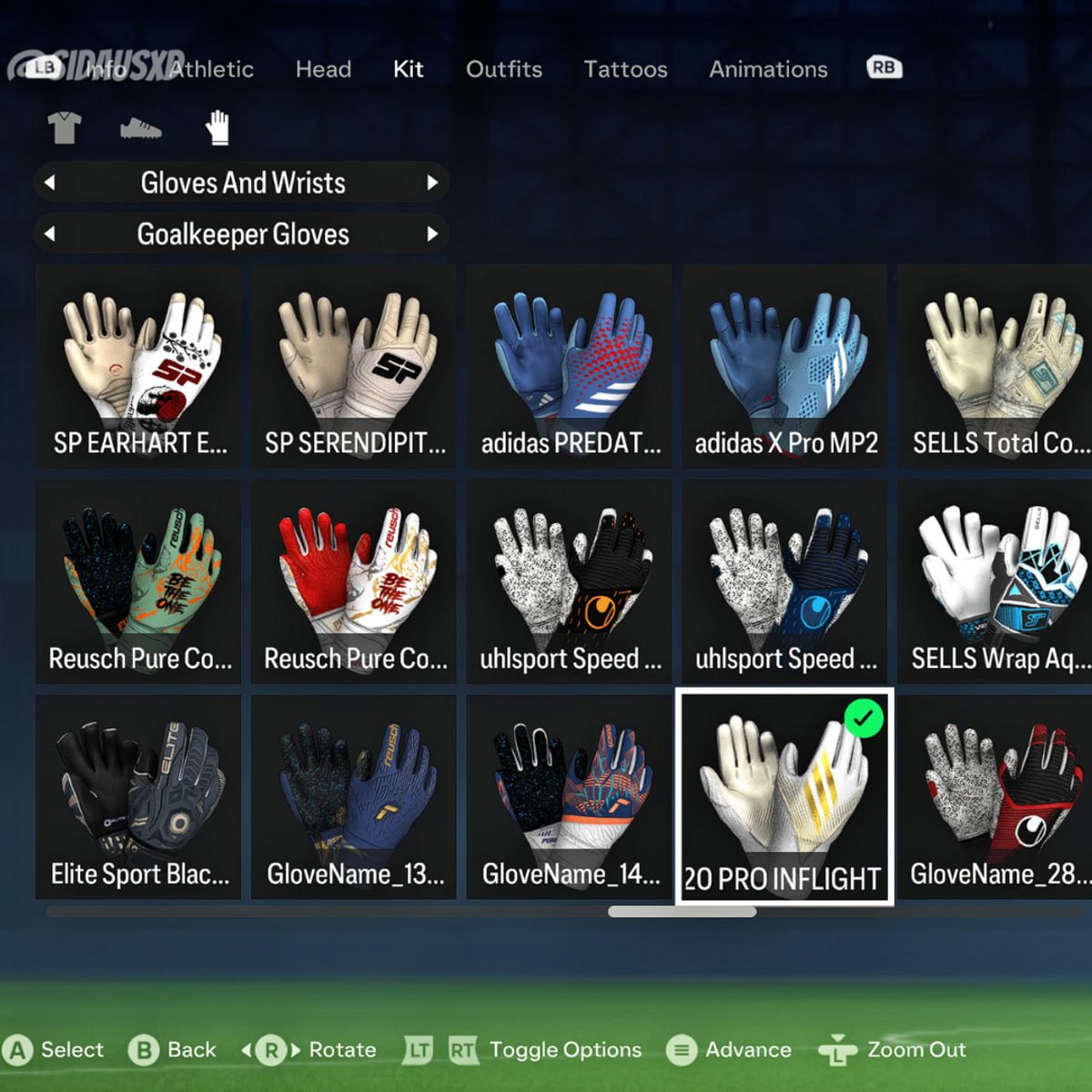This screenshot has height=1092, width=1092.
Task: Click left arrow beside Goalkeeper Gloves
Action: (50, 234)
